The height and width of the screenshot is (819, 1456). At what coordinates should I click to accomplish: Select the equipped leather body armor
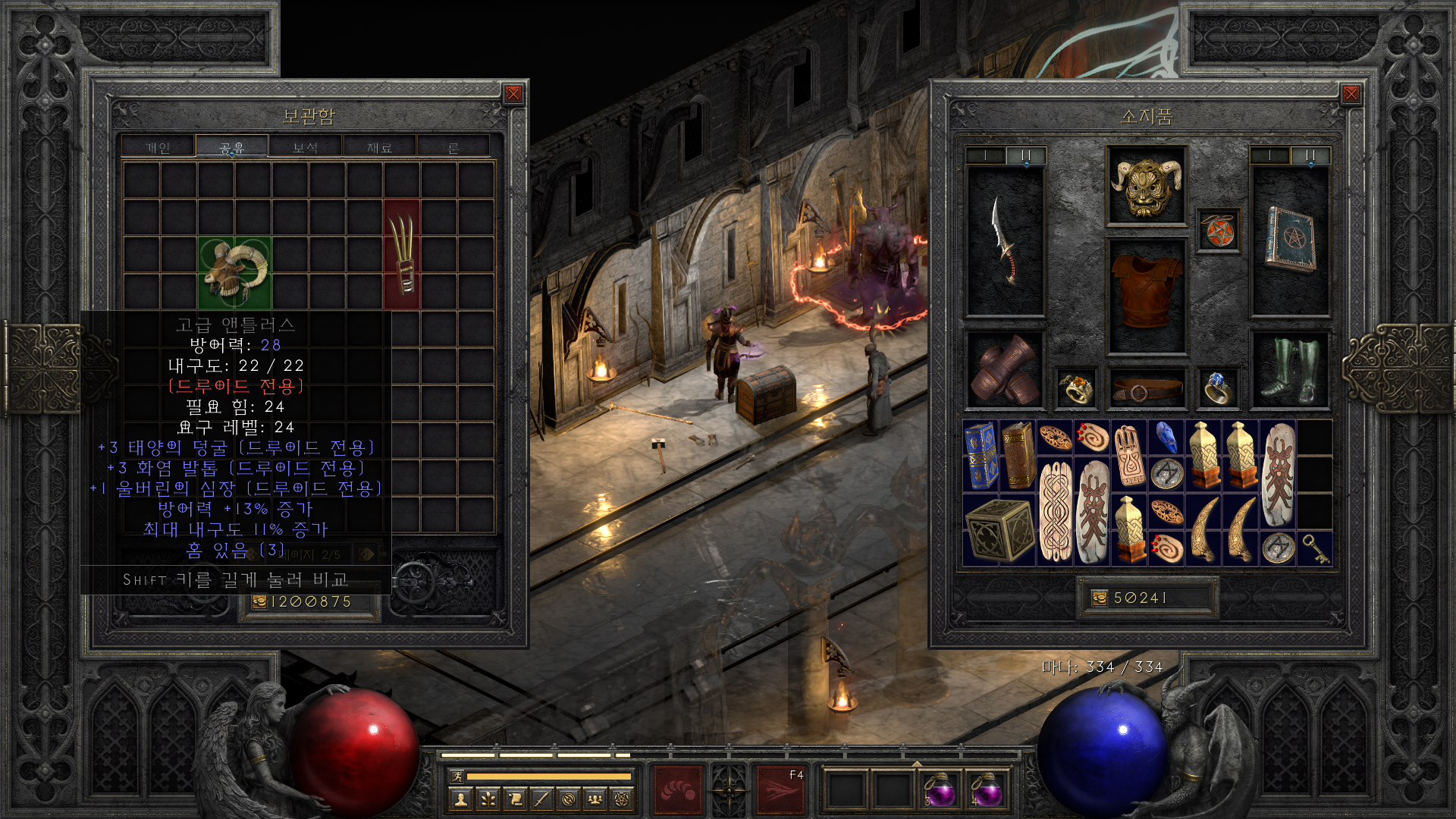pos(1146,292)
